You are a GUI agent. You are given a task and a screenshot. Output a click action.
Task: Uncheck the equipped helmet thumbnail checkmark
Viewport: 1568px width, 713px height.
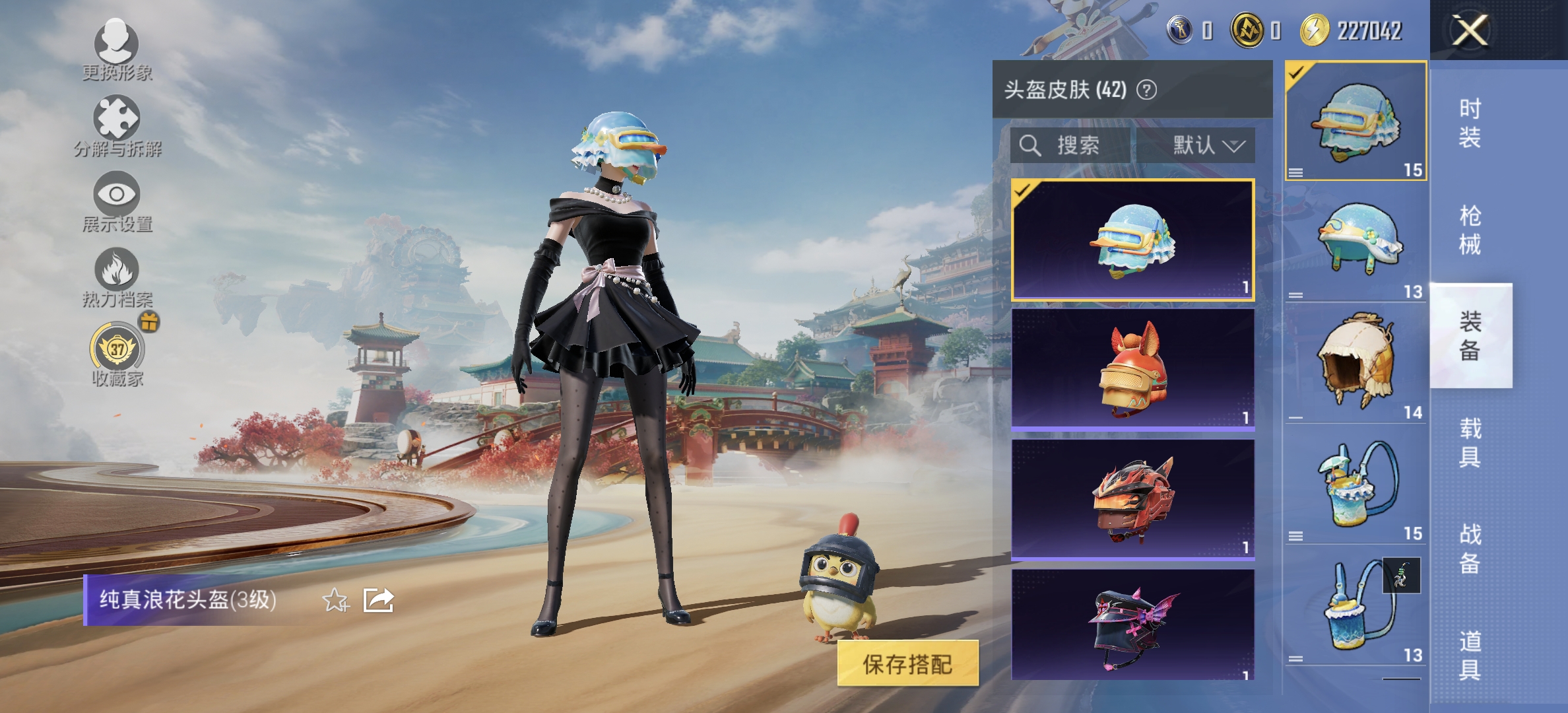[x=1295, y=74]
